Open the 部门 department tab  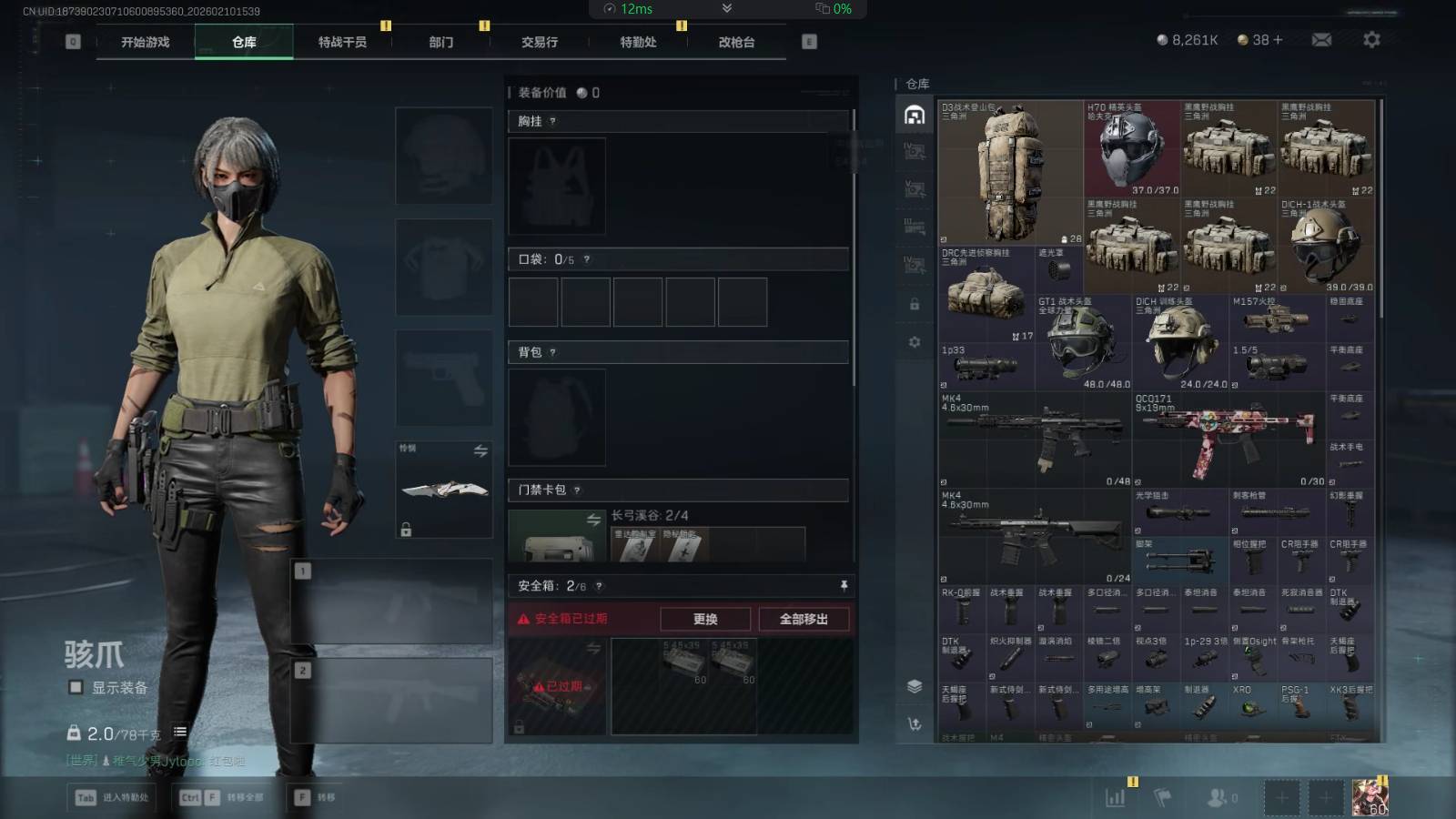(441, 42)
